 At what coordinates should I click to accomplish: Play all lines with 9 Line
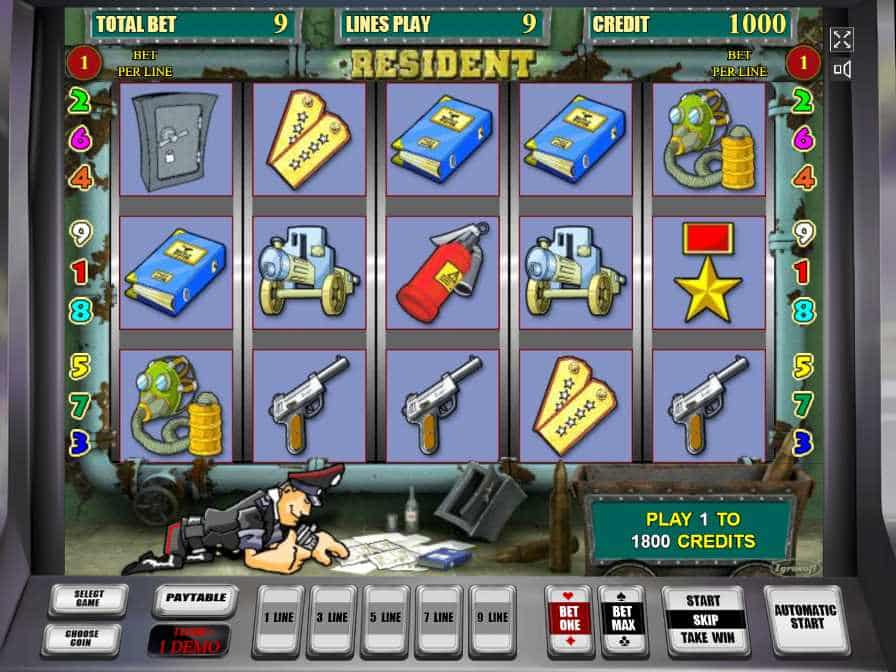point(493,619)
